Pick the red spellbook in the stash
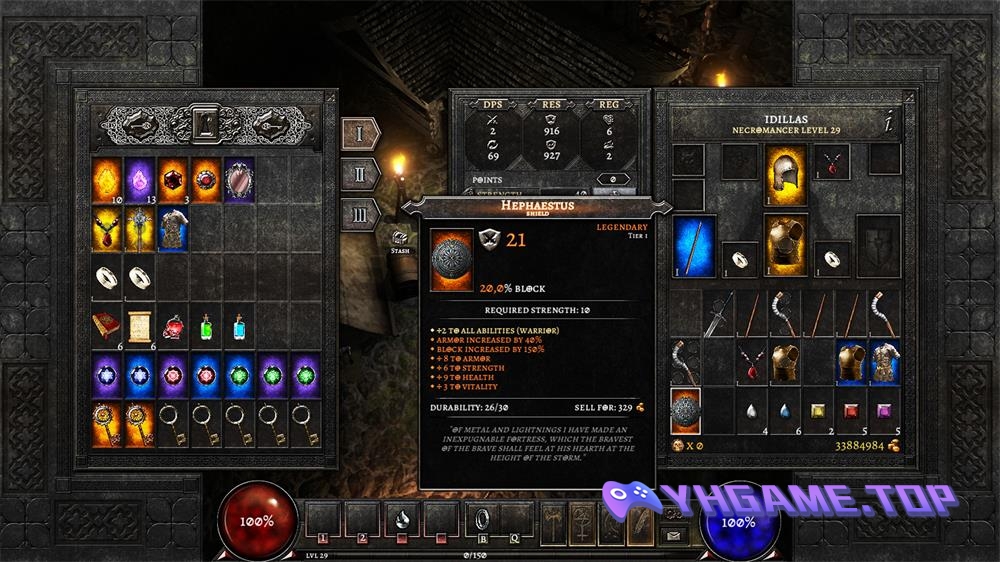Image resolution: width=1000 pixels, height=562 pixels. [x=108, y=327]
